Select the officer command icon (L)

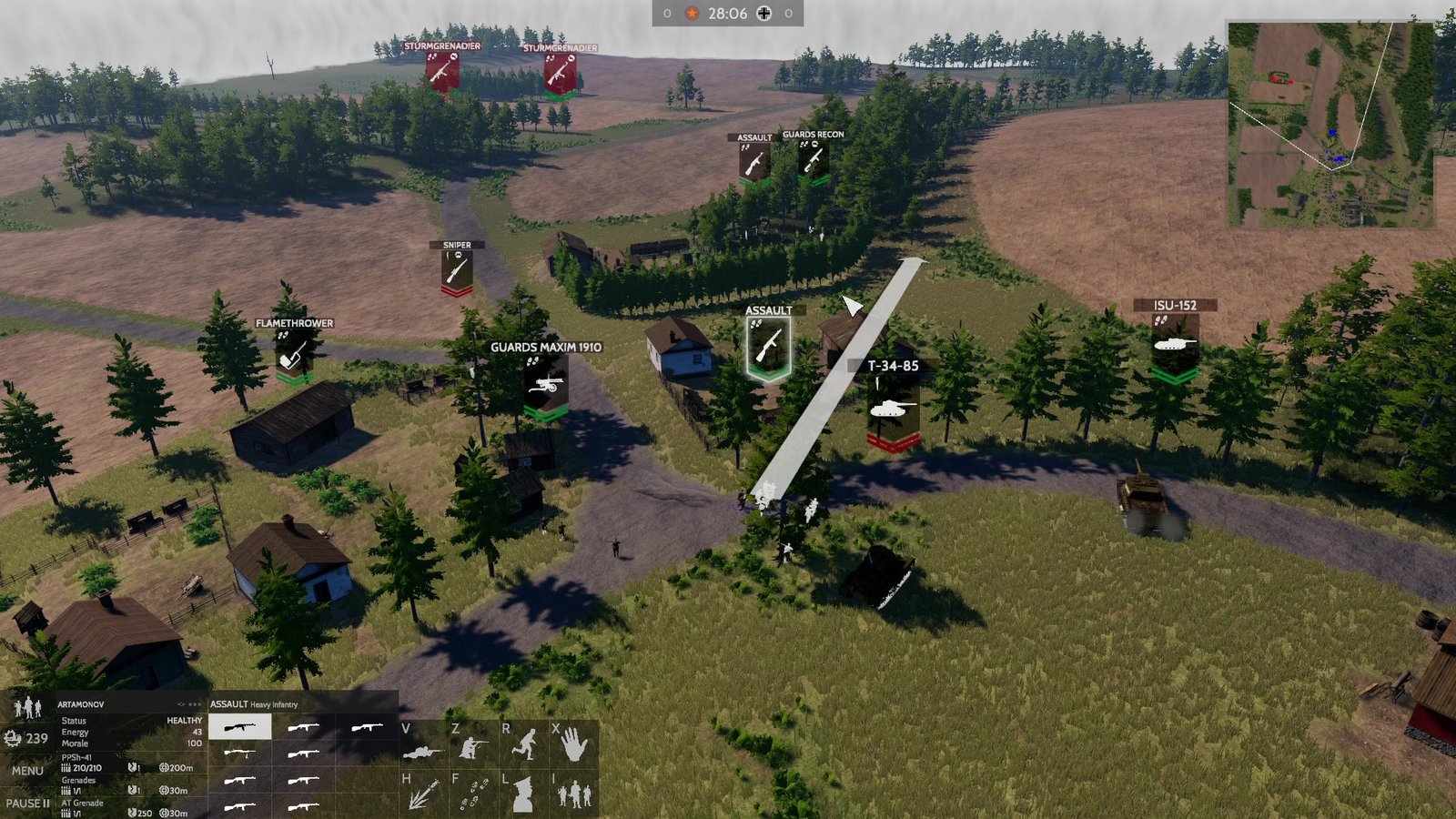tap(522, 794)
